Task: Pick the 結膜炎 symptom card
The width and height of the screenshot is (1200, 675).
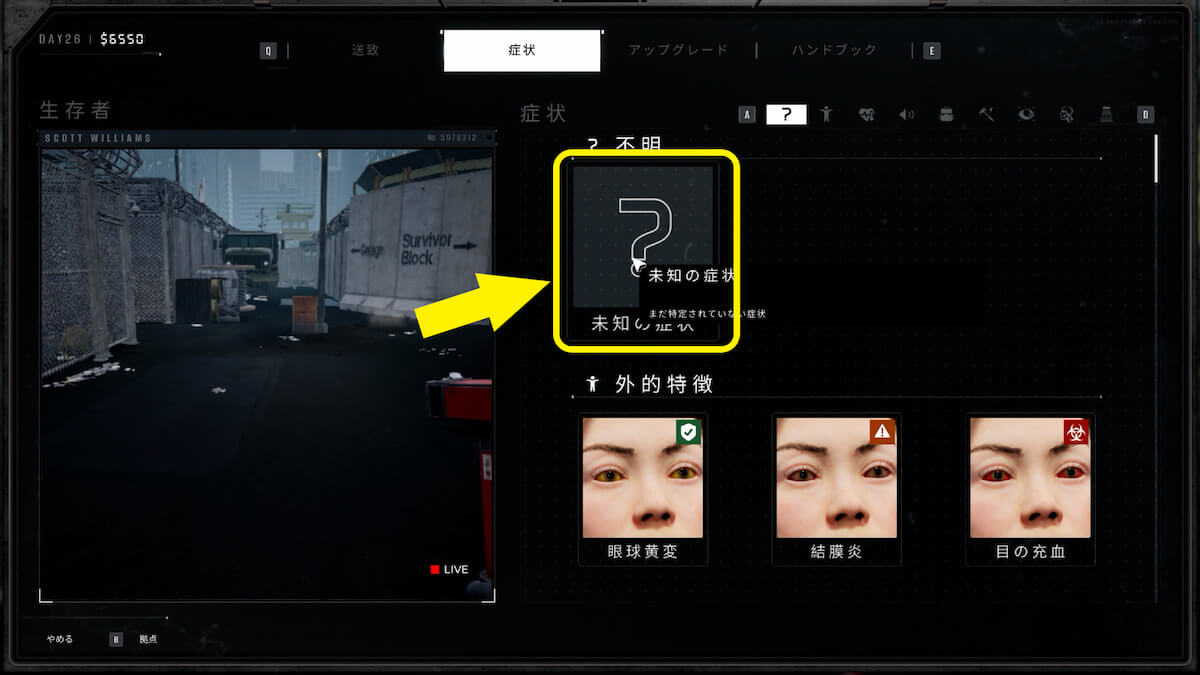Action: [836, 490]
